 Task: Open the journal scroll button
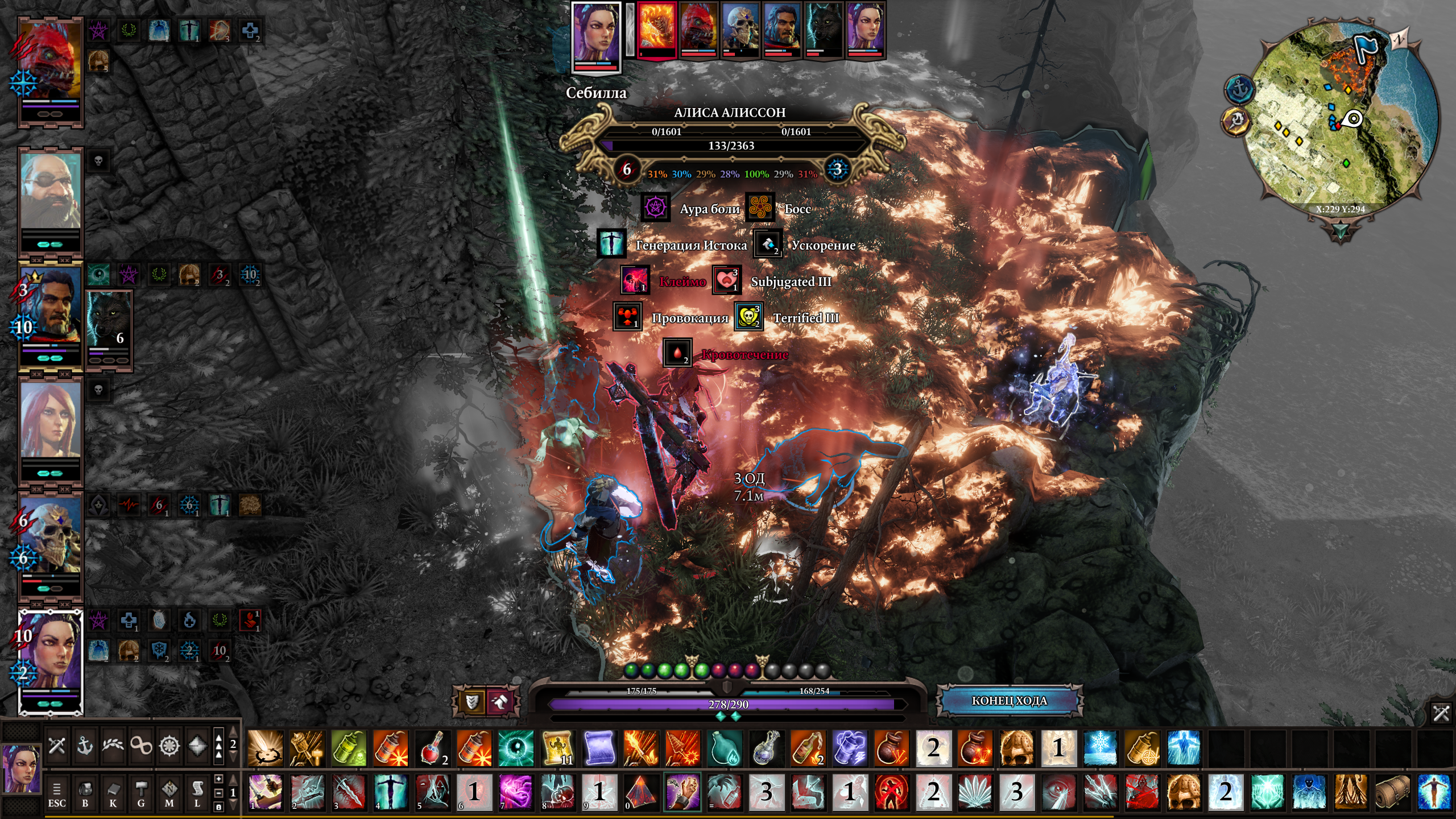point(197,793)
